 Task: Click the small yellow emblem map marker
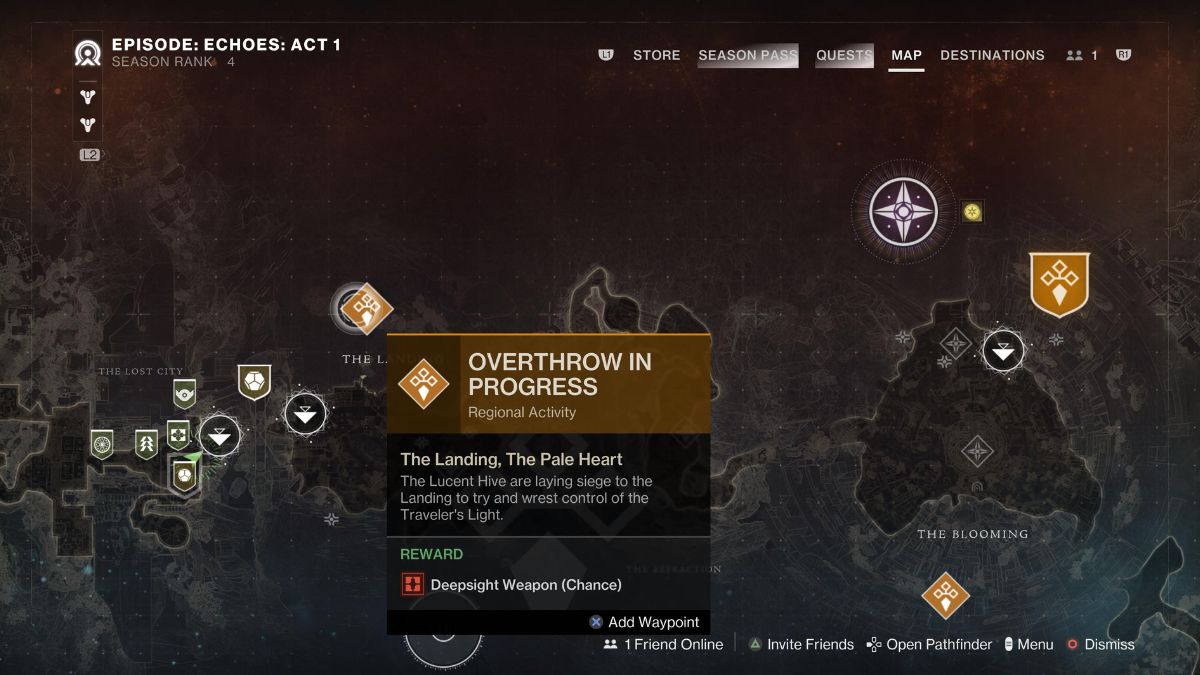point(972,211)
